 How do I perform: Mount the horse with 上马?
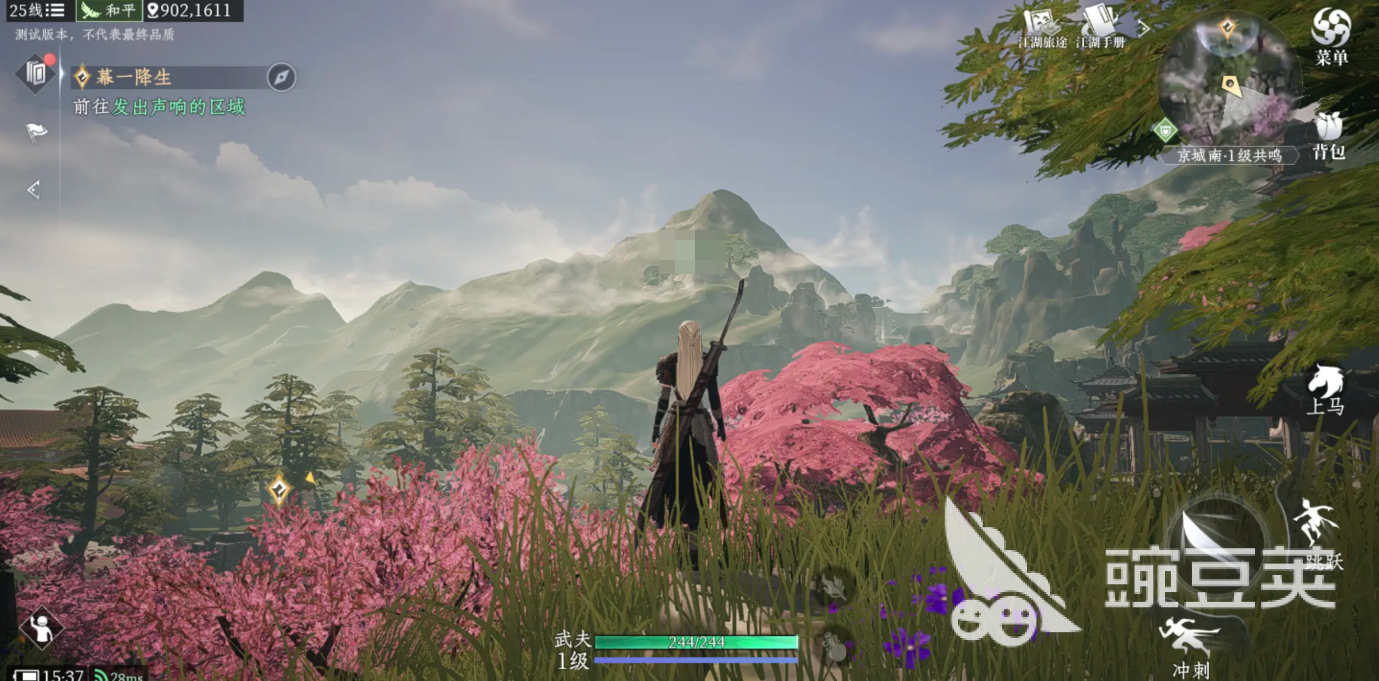(1325, 388)
